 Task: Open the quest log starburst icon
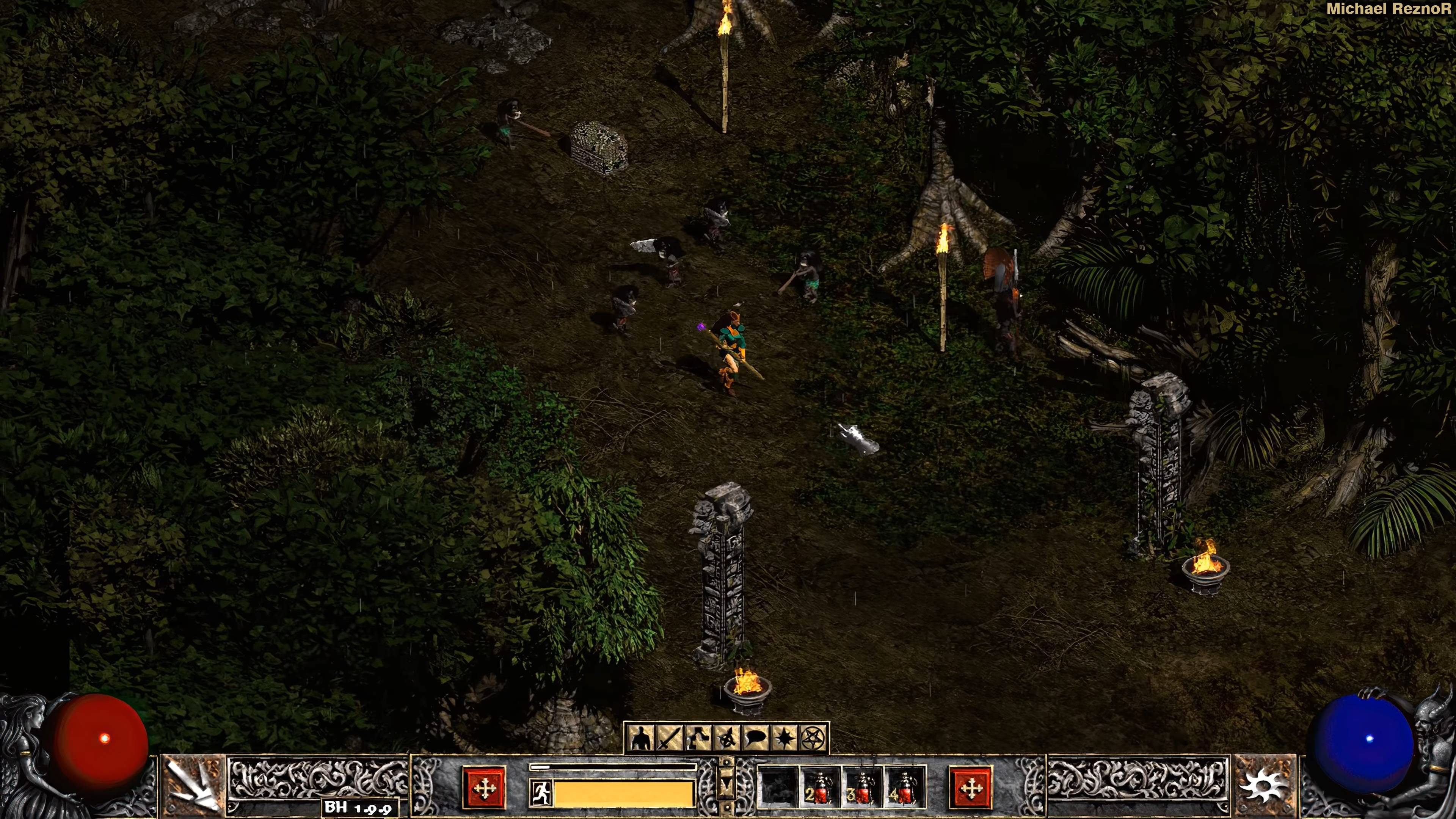(x=784, y=737)
